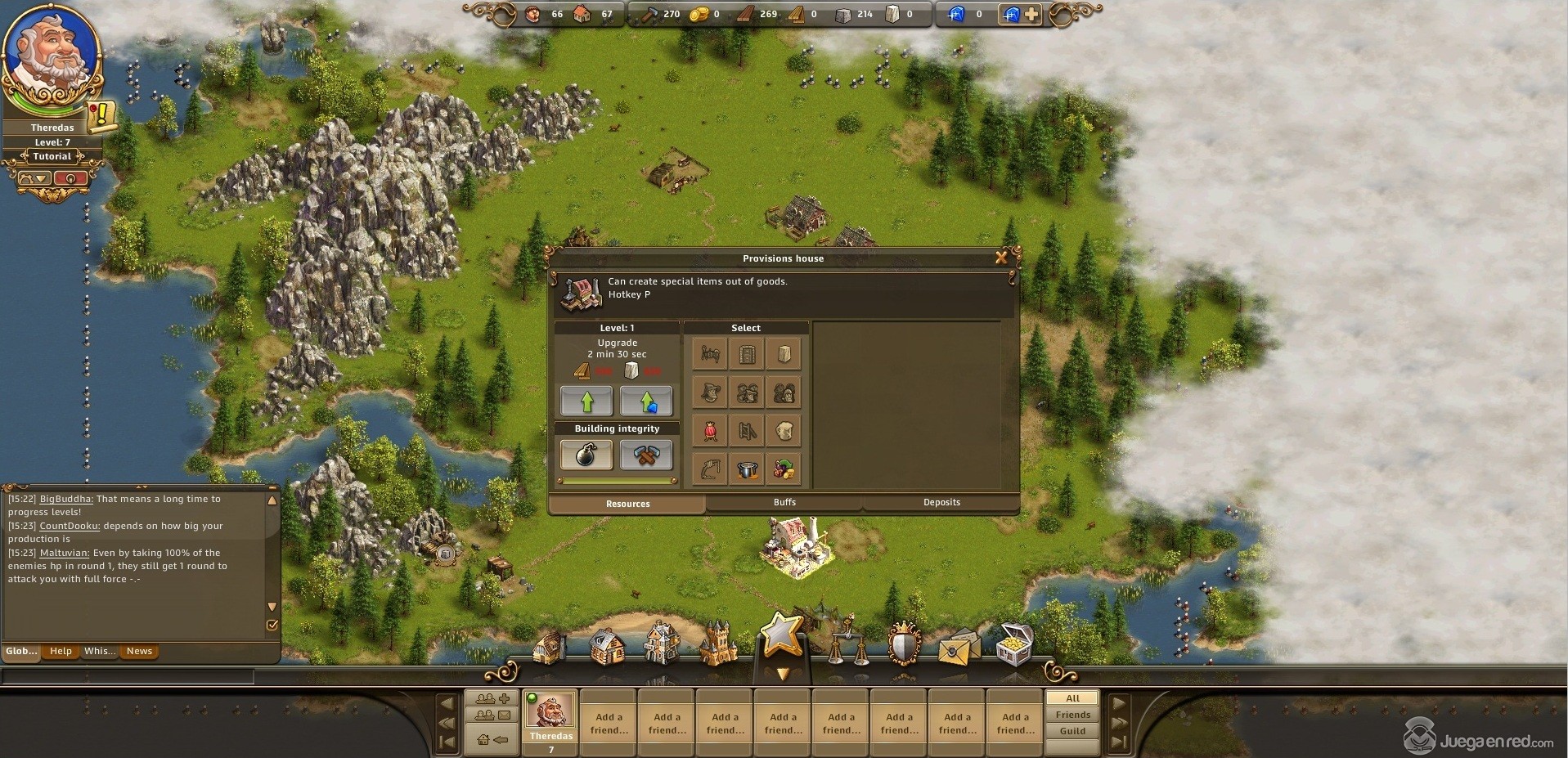
Task: Switch chat to the Help tab
Action: [61, 651]
